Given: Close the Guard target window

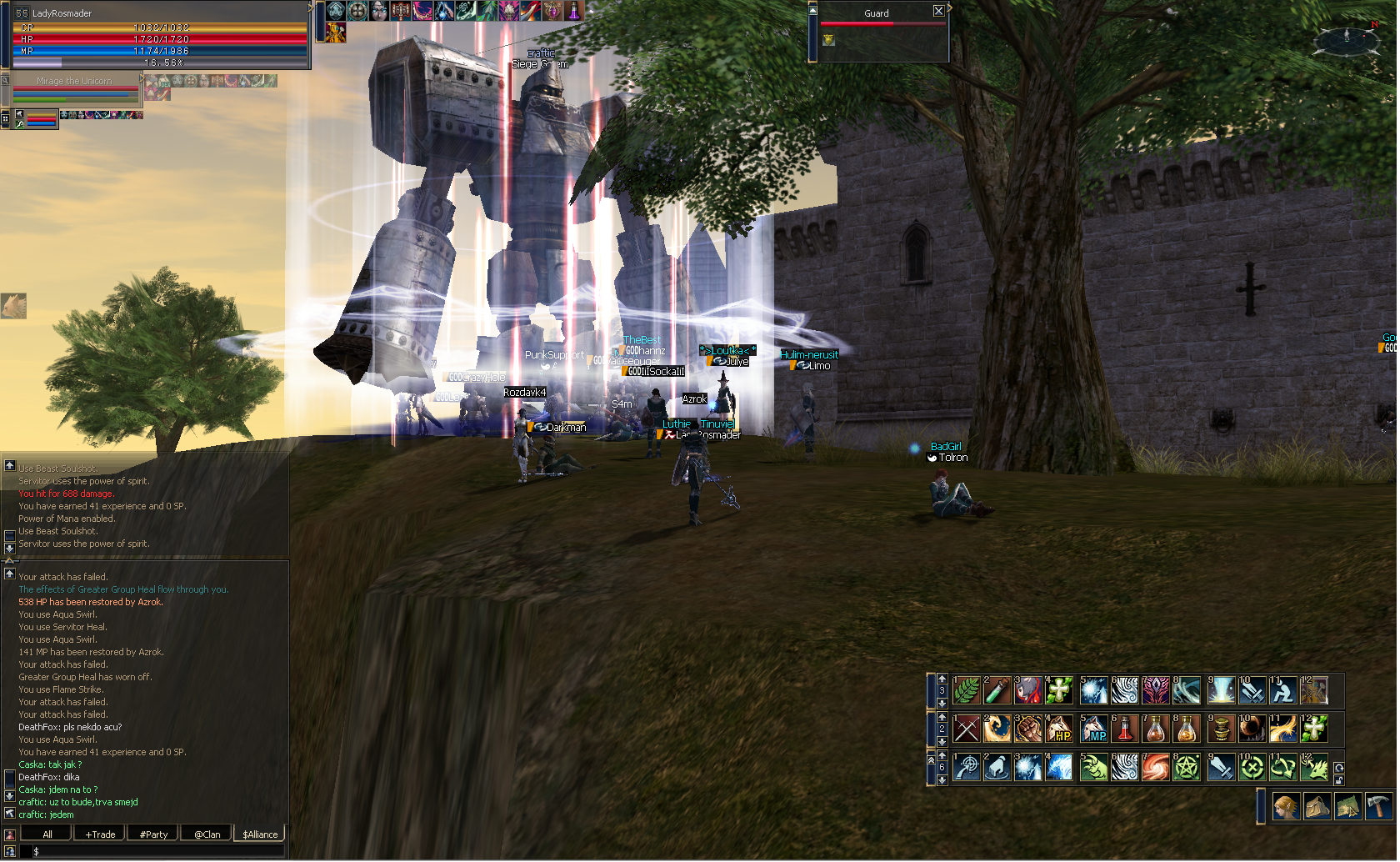Looking at the screenshot, I should pos(938,11).
